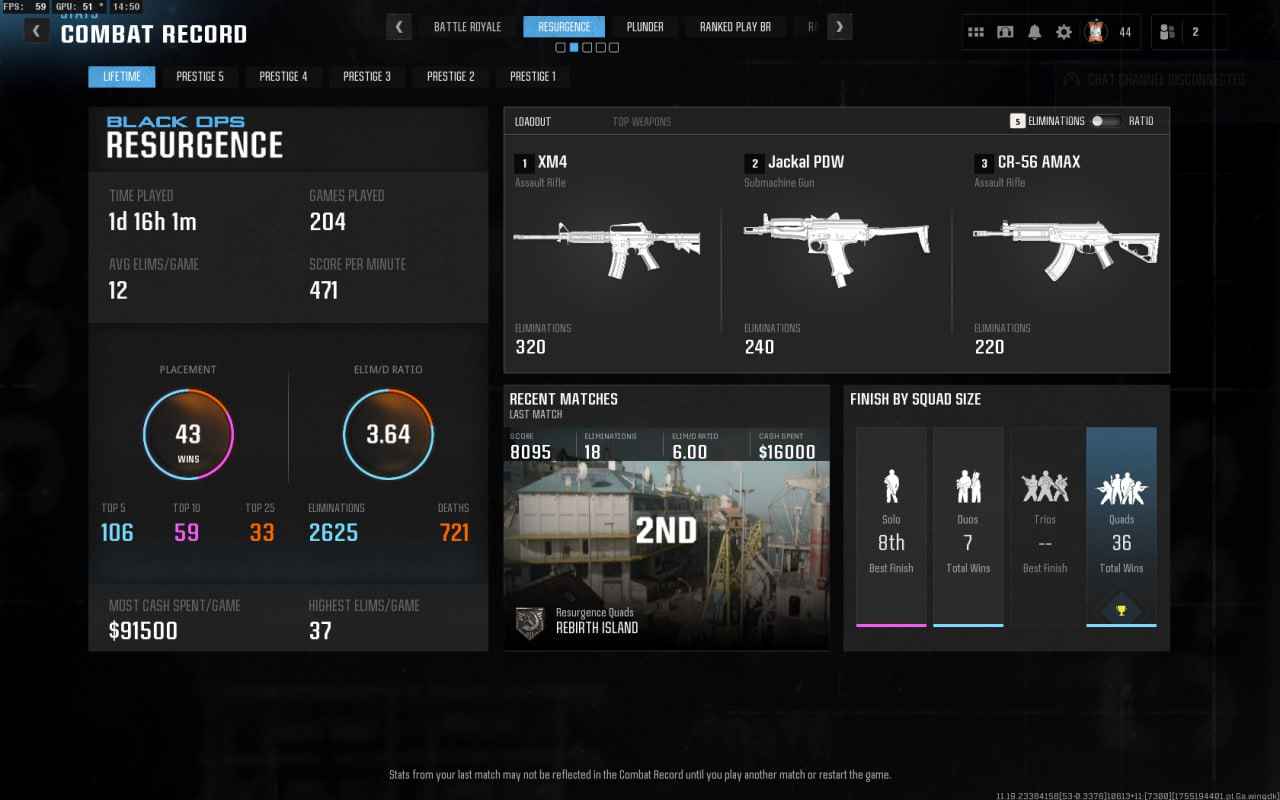
Task: Switch to the Battle Royale tab
Action: (467, 27)
